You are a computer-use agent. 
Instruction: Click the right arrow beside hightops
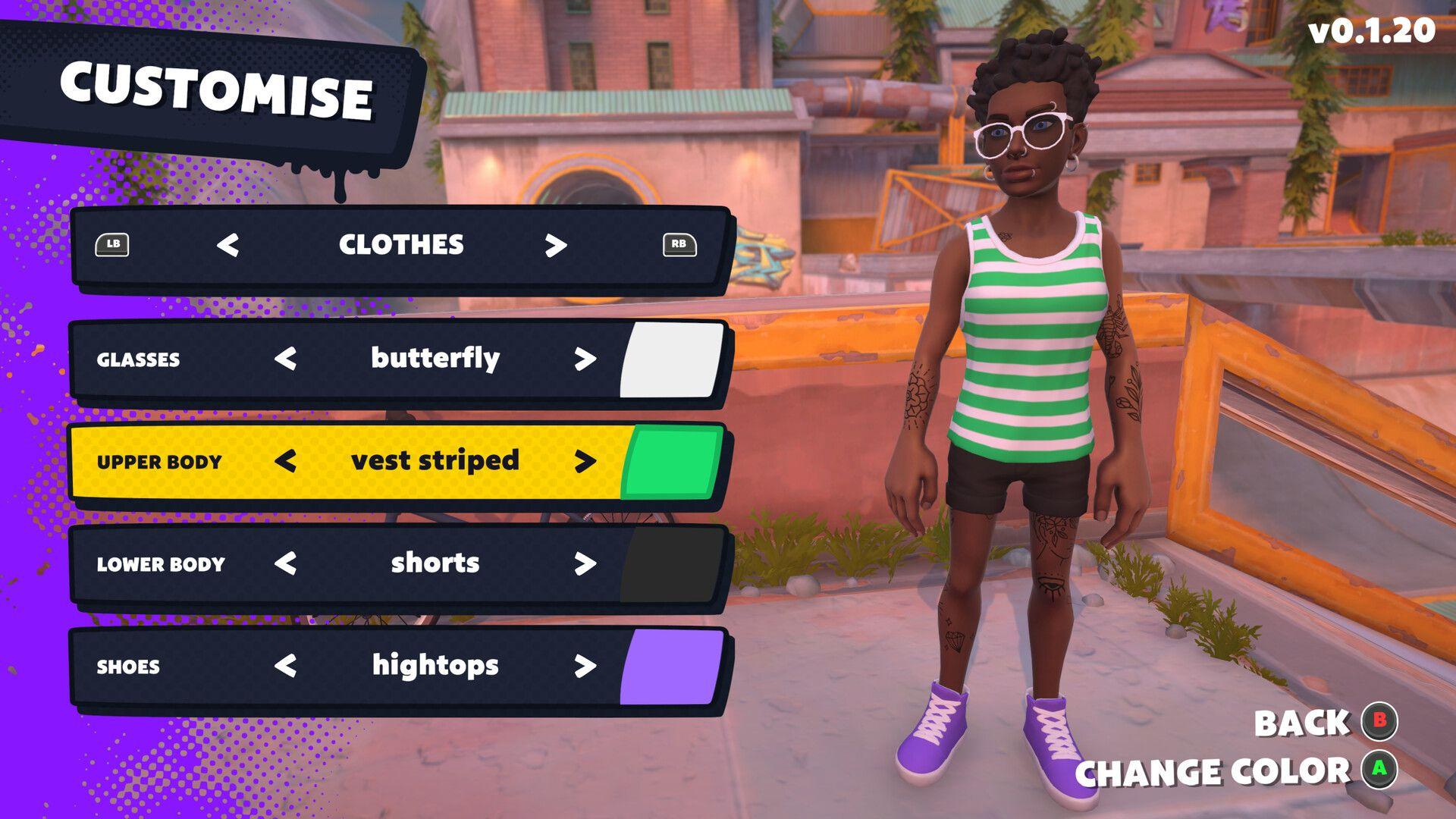[584, 666]
